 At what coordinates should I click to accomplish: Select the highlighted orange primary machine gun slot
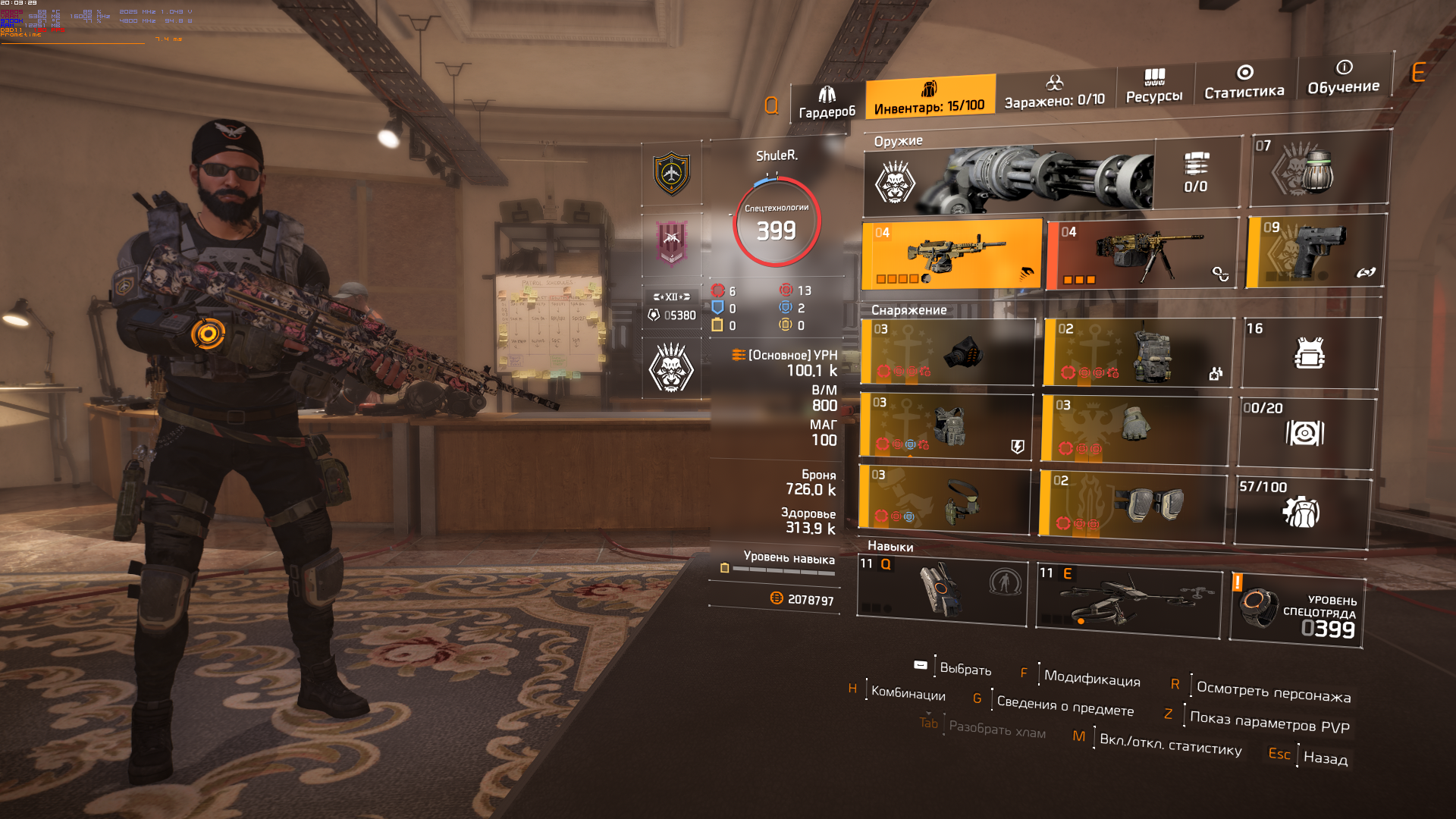click(952, 255)
